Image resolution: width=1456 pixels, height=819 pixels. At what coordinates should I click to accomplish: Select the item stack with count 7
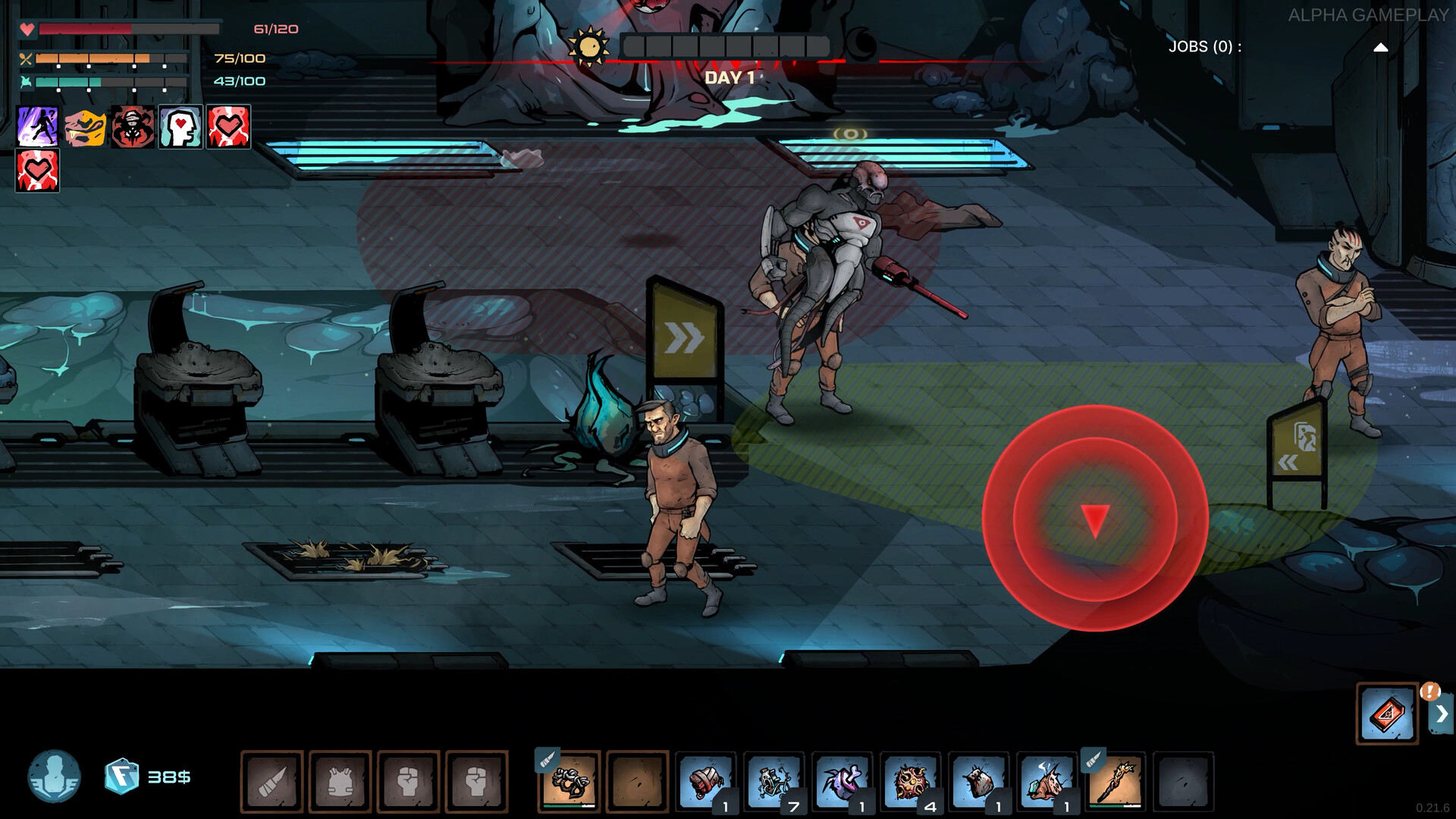[773, 781]
